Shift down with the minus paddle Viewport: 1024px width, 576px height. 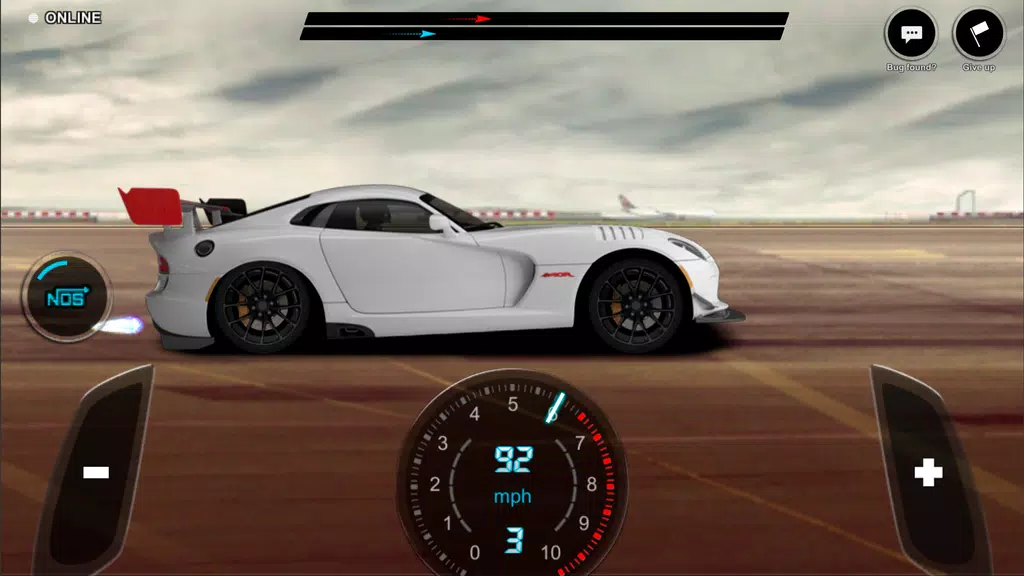[95, 472]
